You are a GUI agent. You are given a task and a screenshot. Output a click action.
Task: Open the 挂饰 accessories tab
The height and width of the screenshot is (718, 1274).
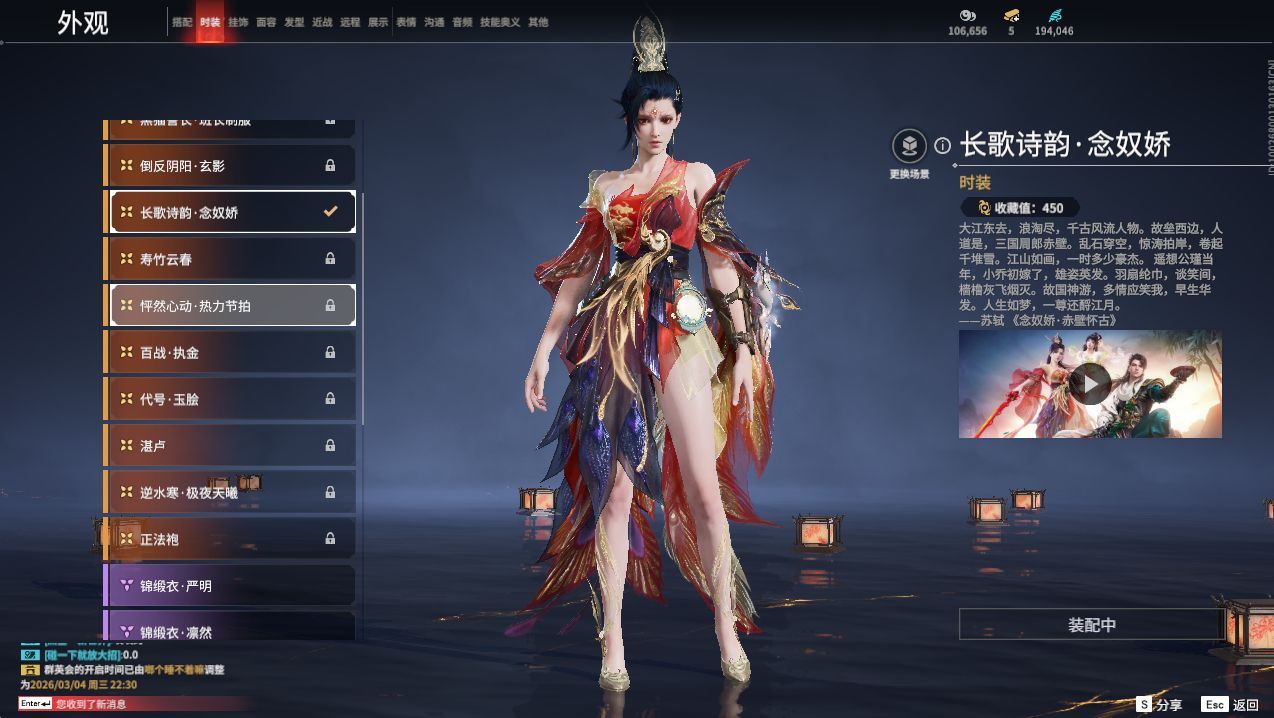pos(238,22)
